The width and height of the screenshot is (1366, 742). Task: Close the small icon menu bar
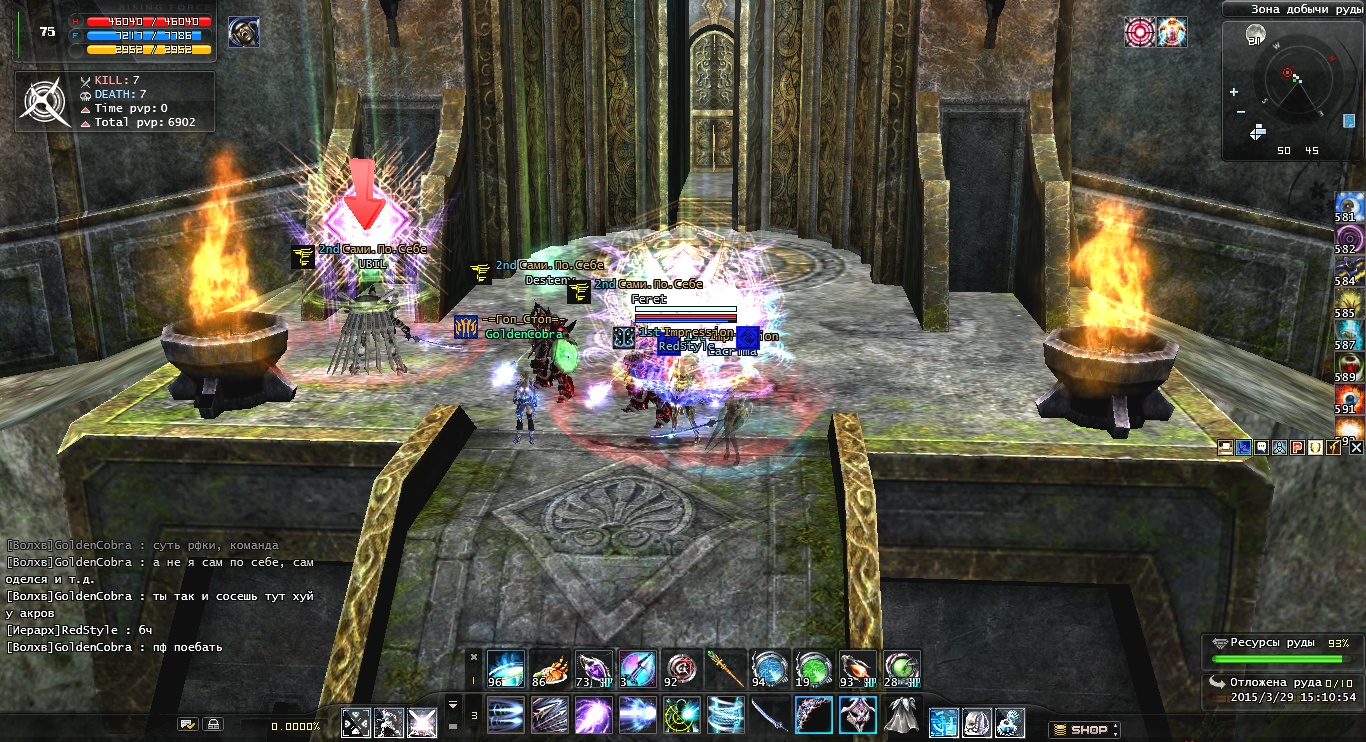(x=1356, y=448)
